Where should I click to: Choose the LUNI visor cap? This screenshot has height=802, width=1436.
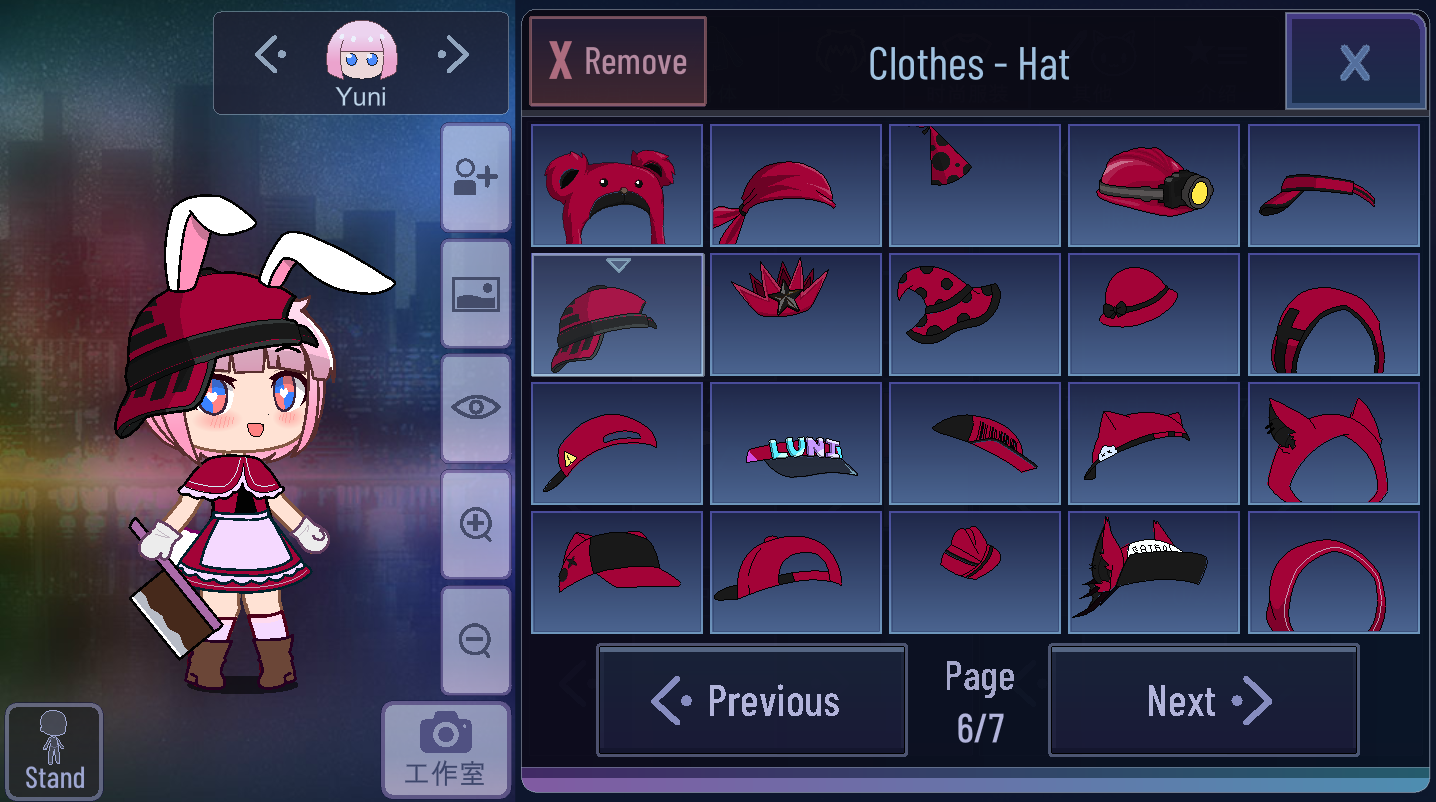(796, 443)
